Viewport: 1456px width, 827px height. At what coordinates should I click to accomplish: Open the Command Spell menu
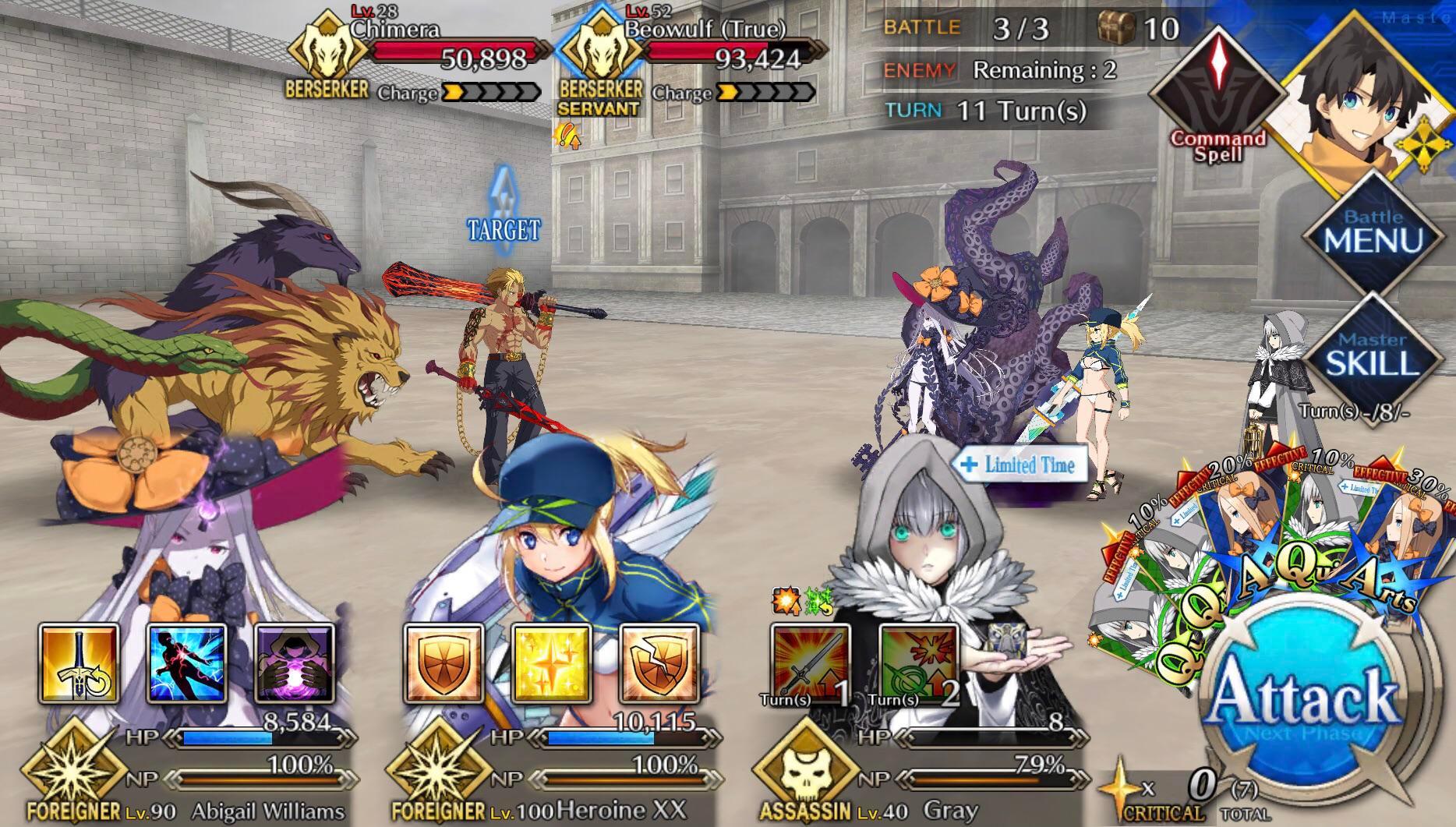coord(1217,94)
